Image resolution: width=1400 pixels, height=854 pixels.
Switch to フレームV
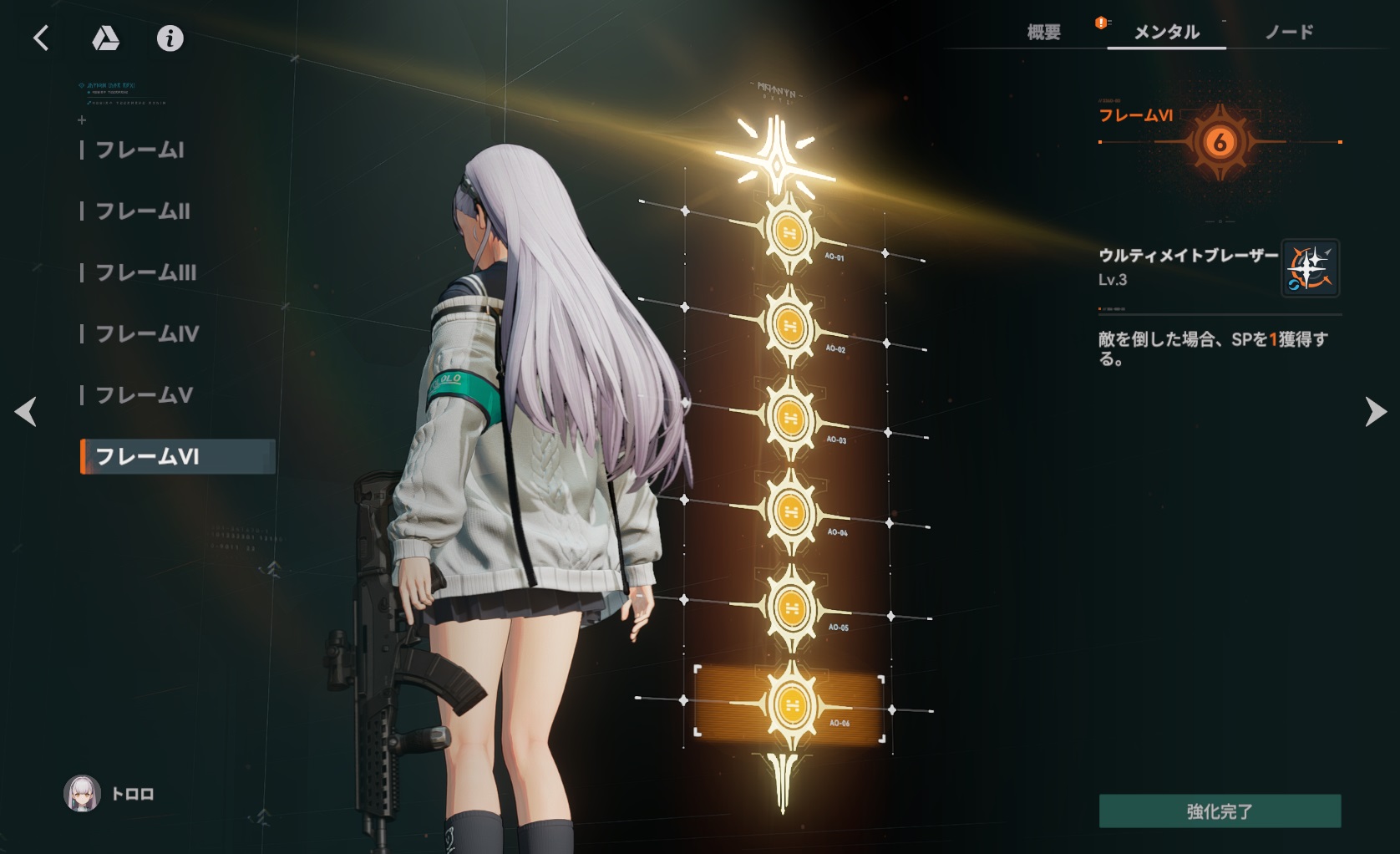tap(145, 395)
